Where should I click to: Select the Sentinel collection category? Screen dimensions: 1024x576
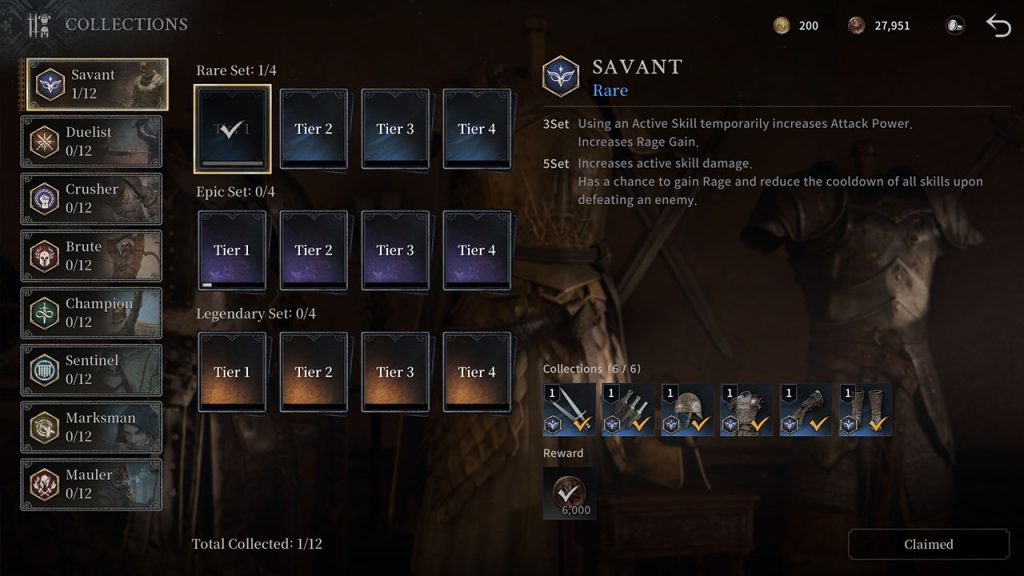pyautogui.click(x=92, y=369)
